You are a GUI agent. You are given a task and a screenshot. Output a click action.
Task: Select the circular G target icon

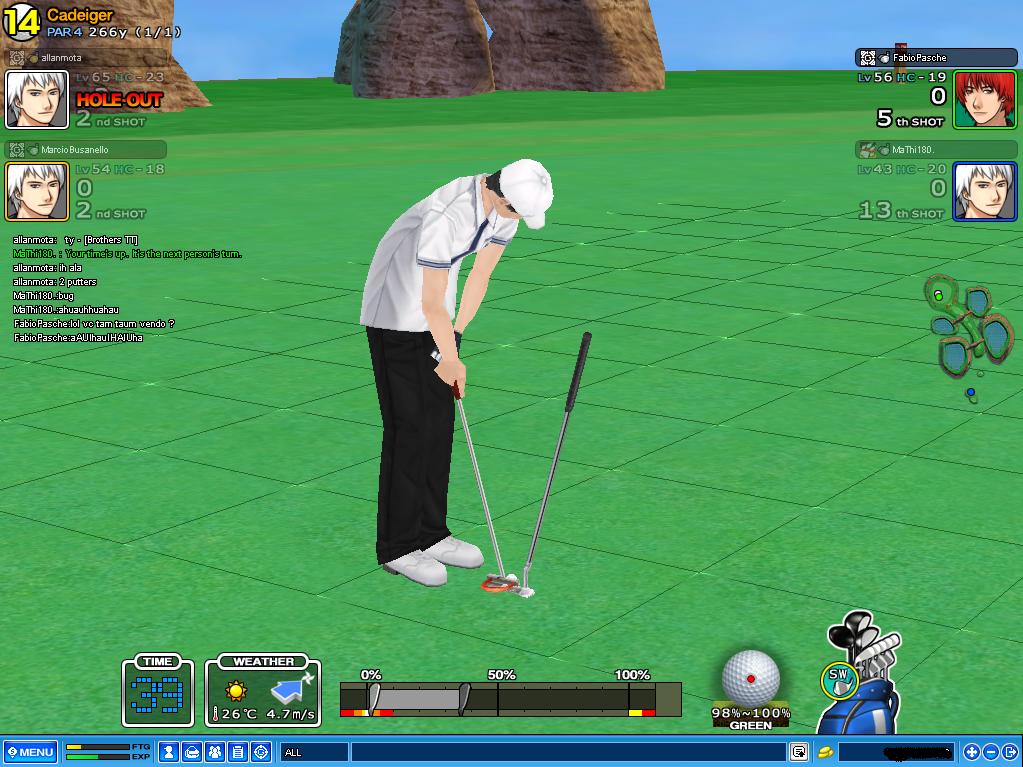(261, 752)
